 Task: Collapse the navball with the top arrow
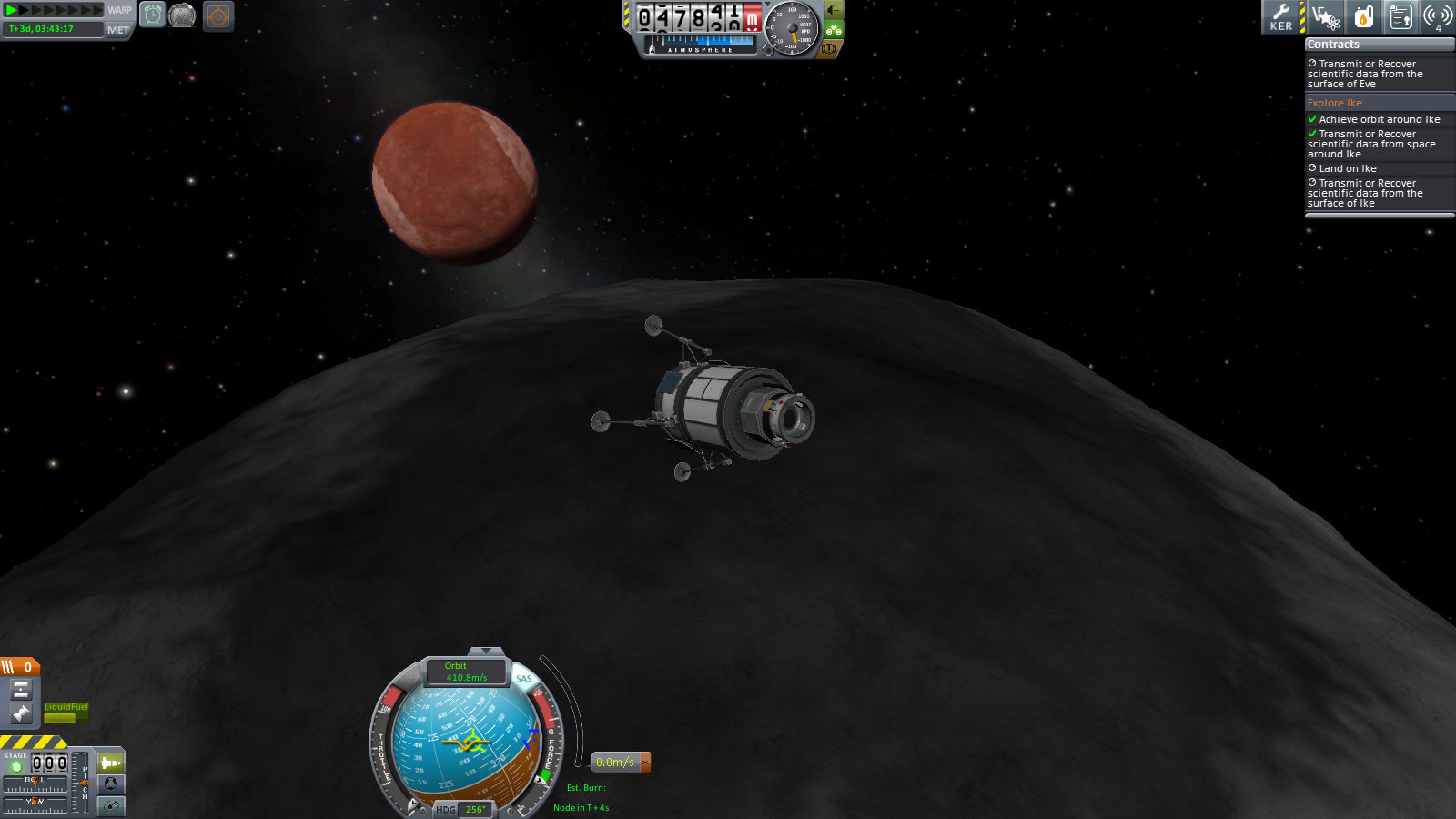click(486, 652)
